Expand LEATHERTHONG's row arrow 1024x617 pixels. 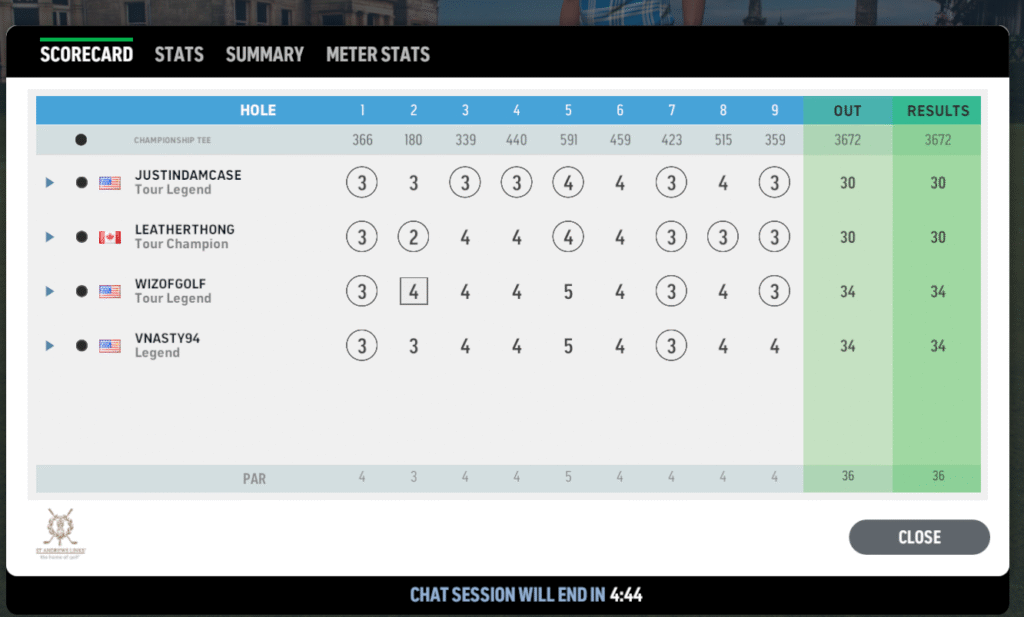coord(49,237)
